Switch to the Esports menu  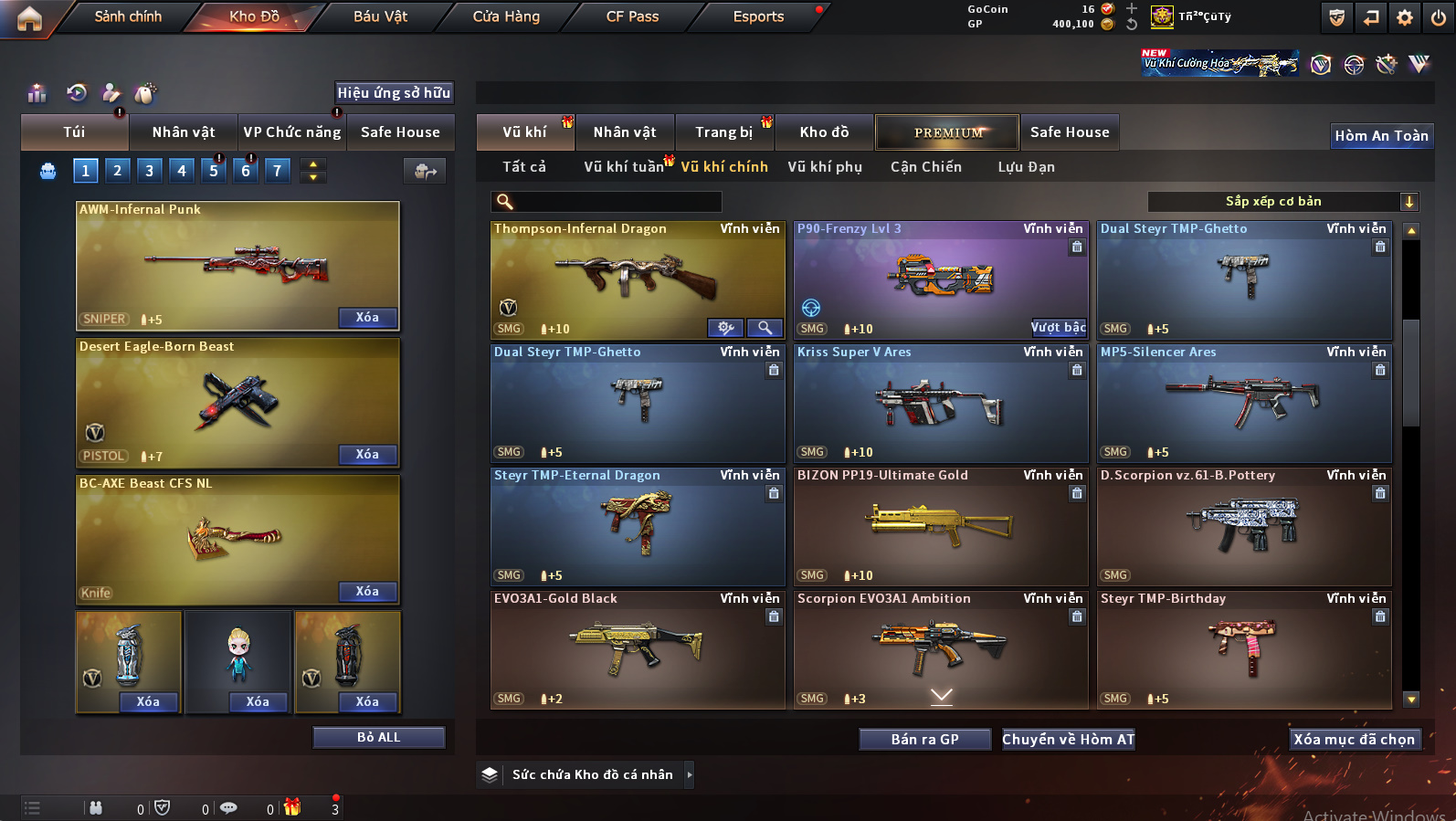tap(758, 16)
